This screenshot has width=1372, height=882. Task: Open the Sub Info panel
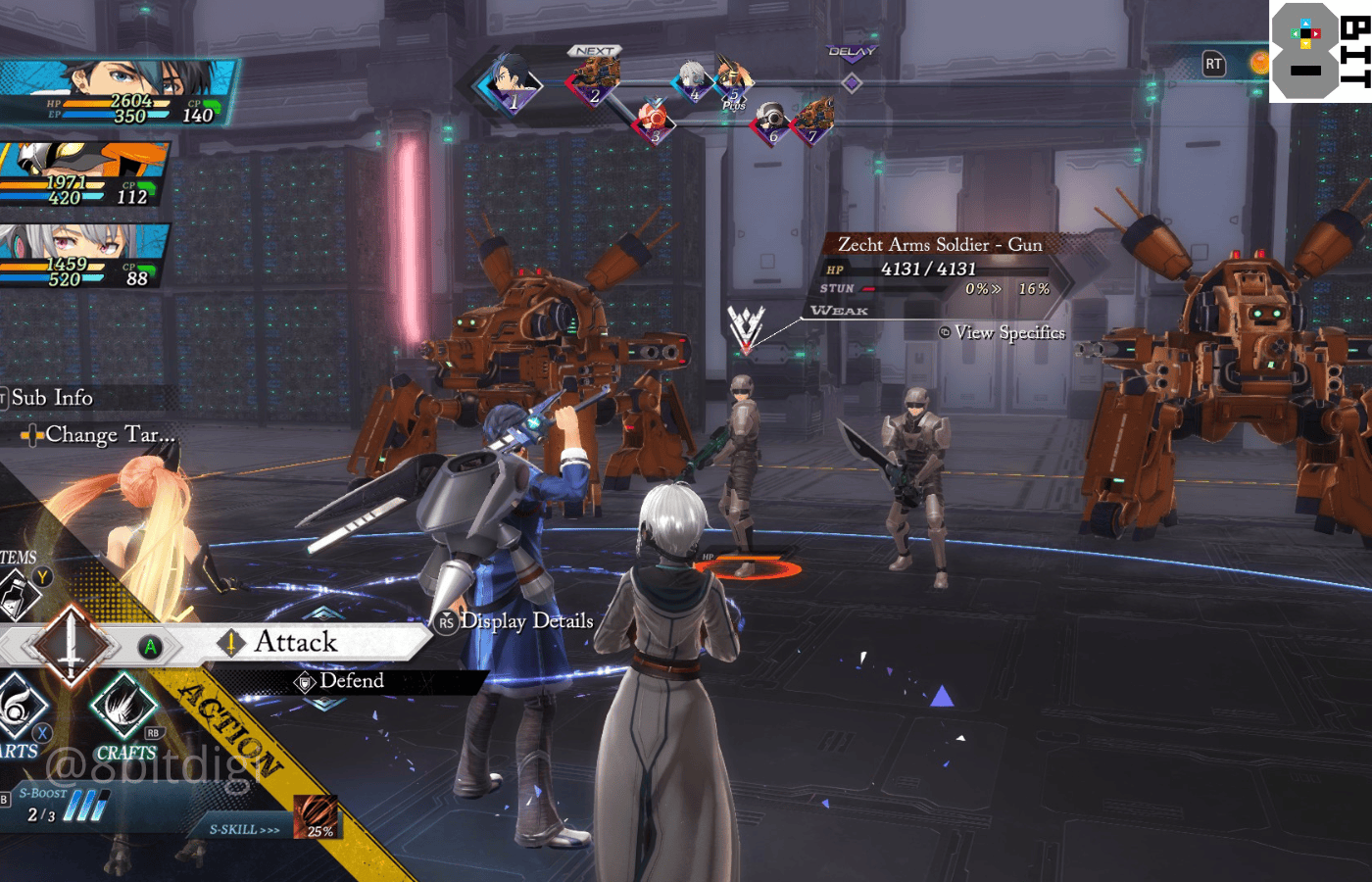coord(51,397)
